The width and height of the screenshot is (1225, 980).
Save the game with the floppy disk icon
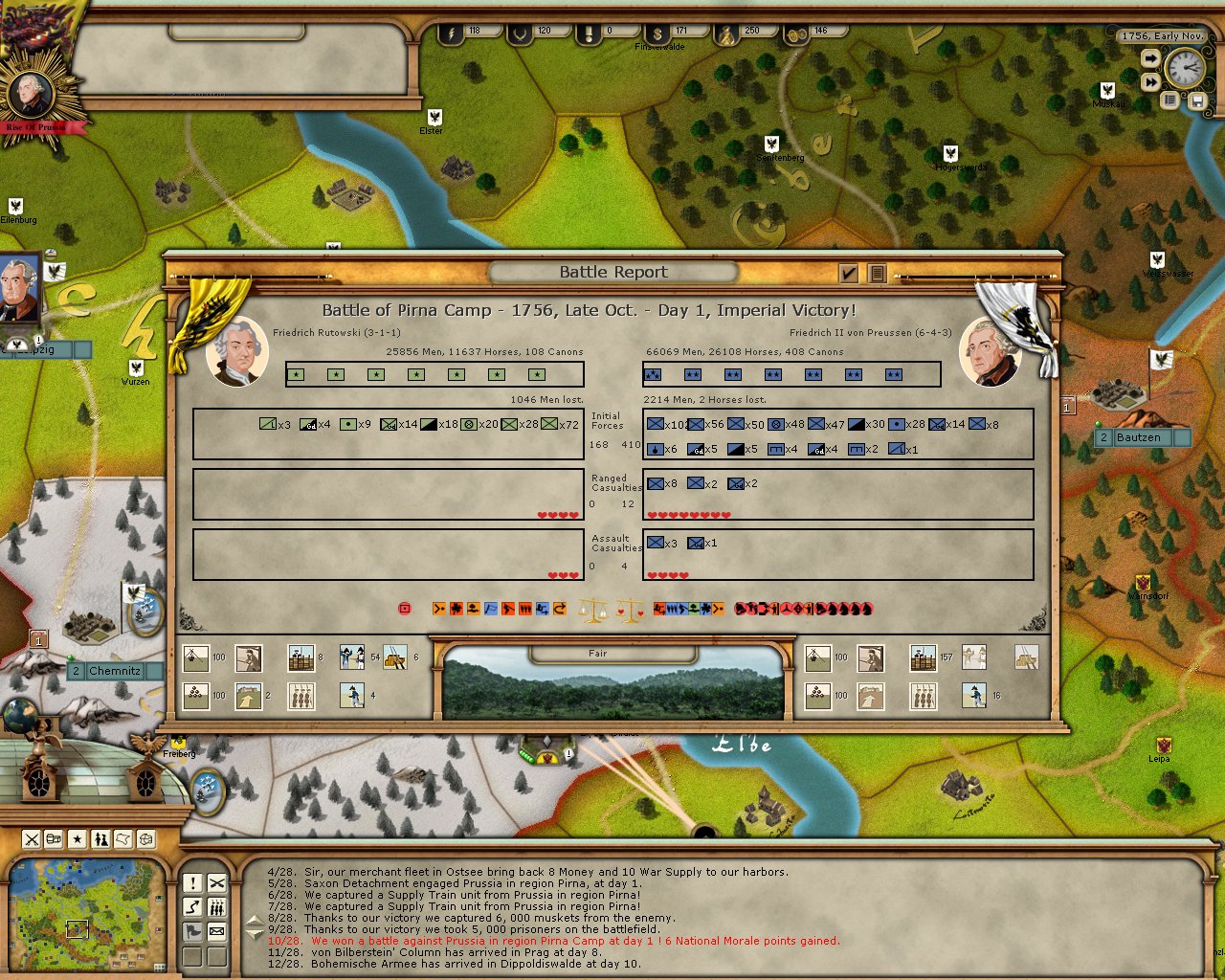click(1196, 100)
